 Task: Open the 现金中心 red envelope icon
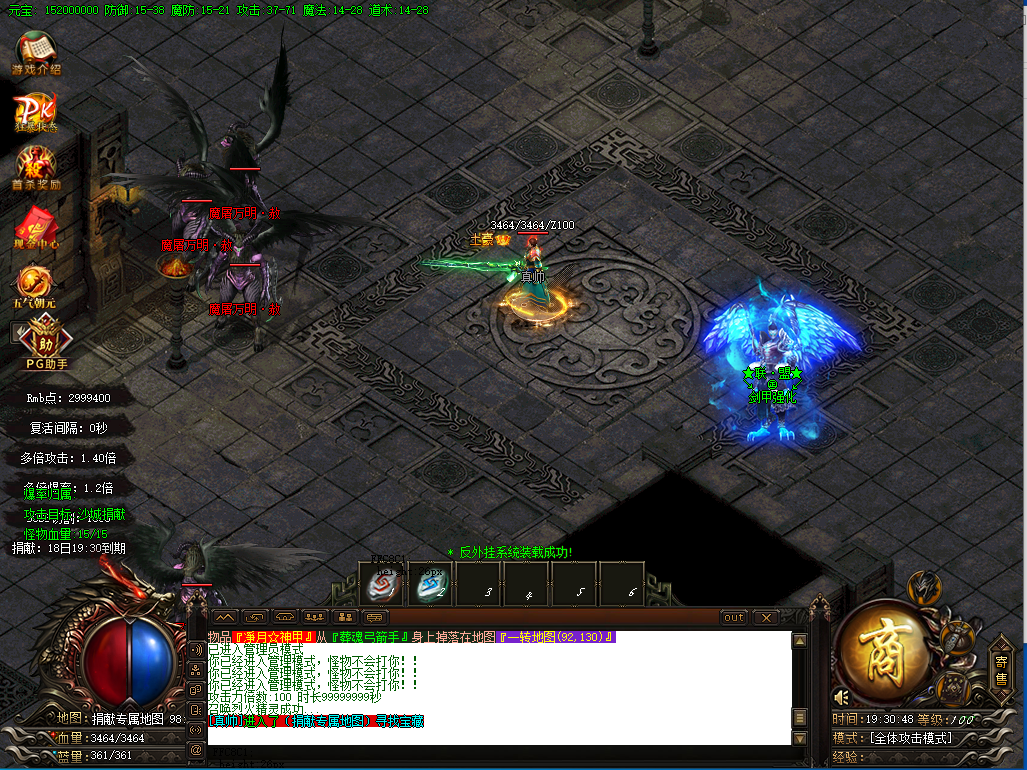(36, 225)
